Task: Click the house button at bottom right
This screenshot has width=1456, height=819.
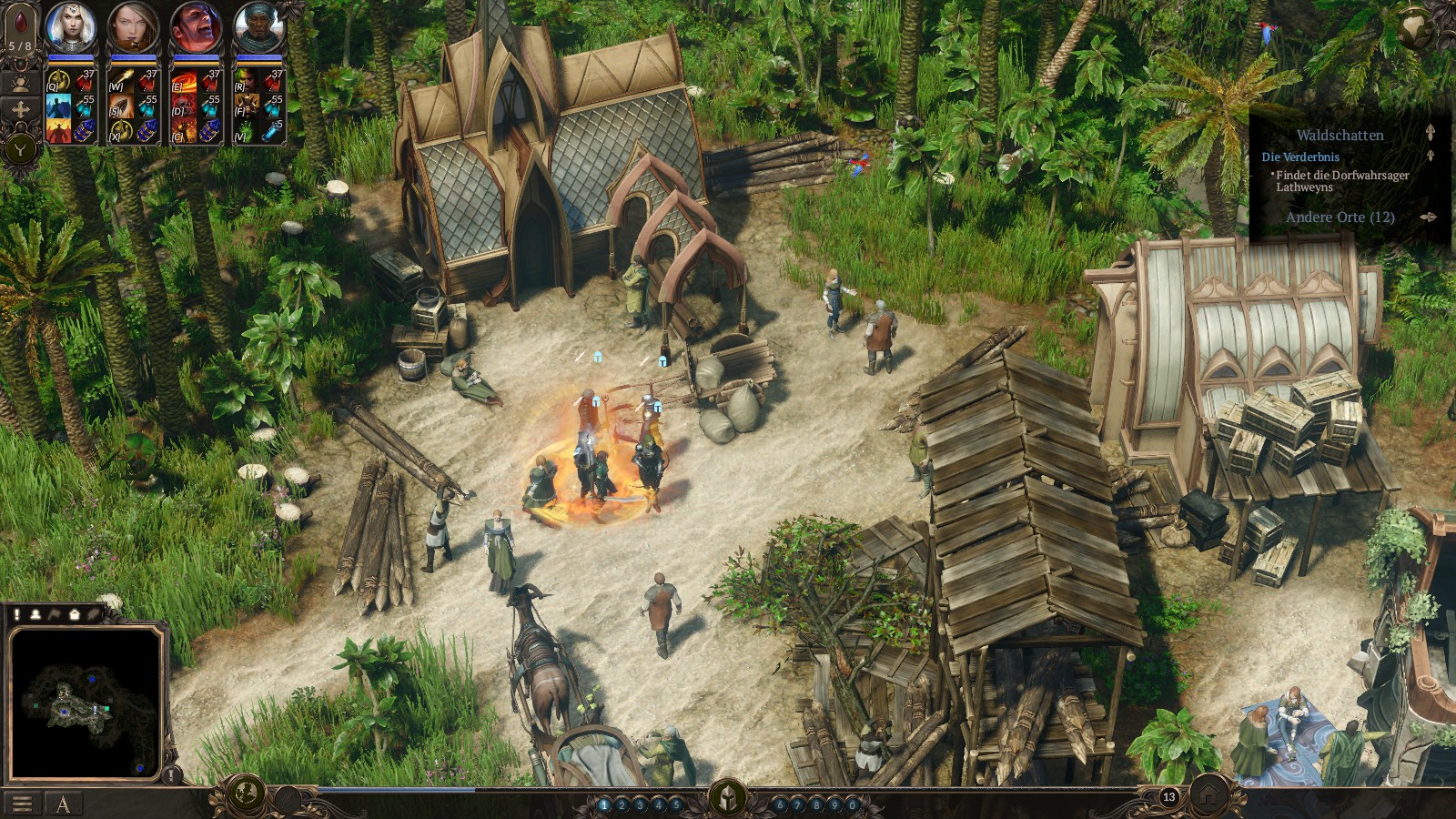Action: point(1208,794)
